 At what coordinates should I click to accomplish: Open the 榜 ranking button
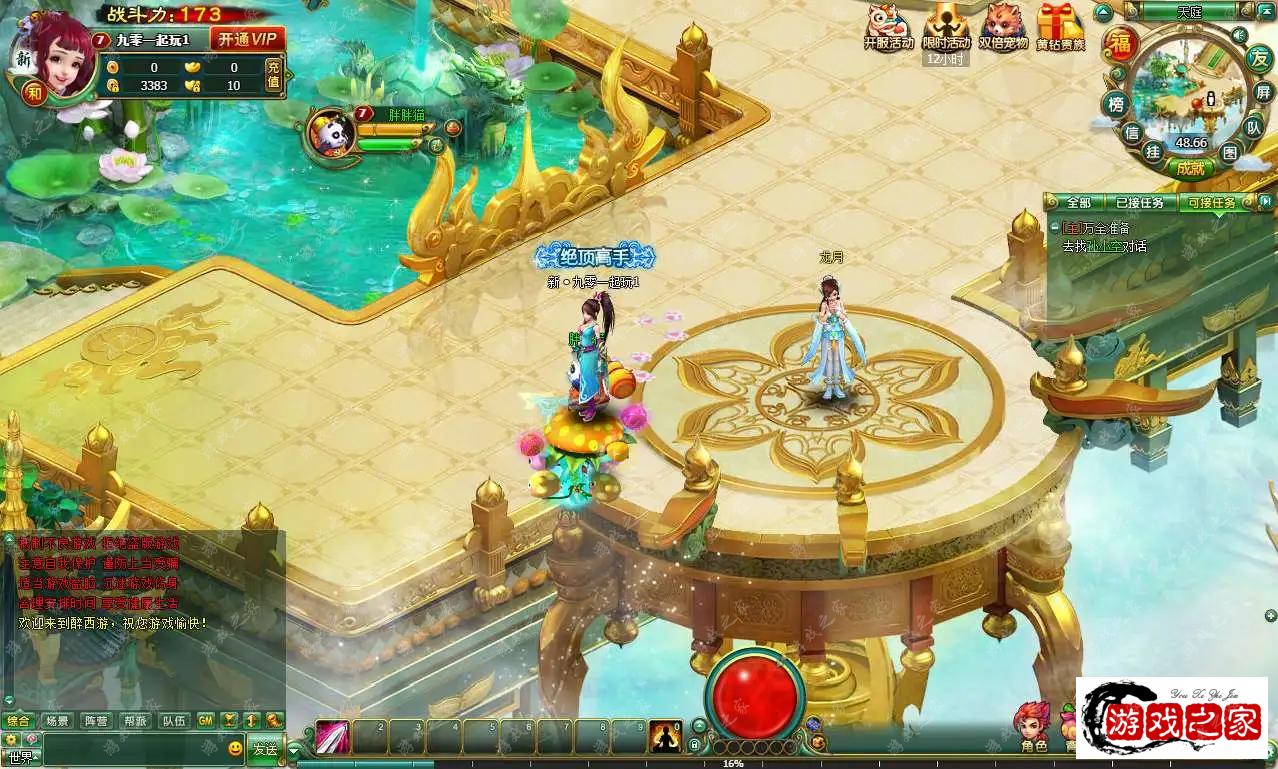coord(1114,104)
